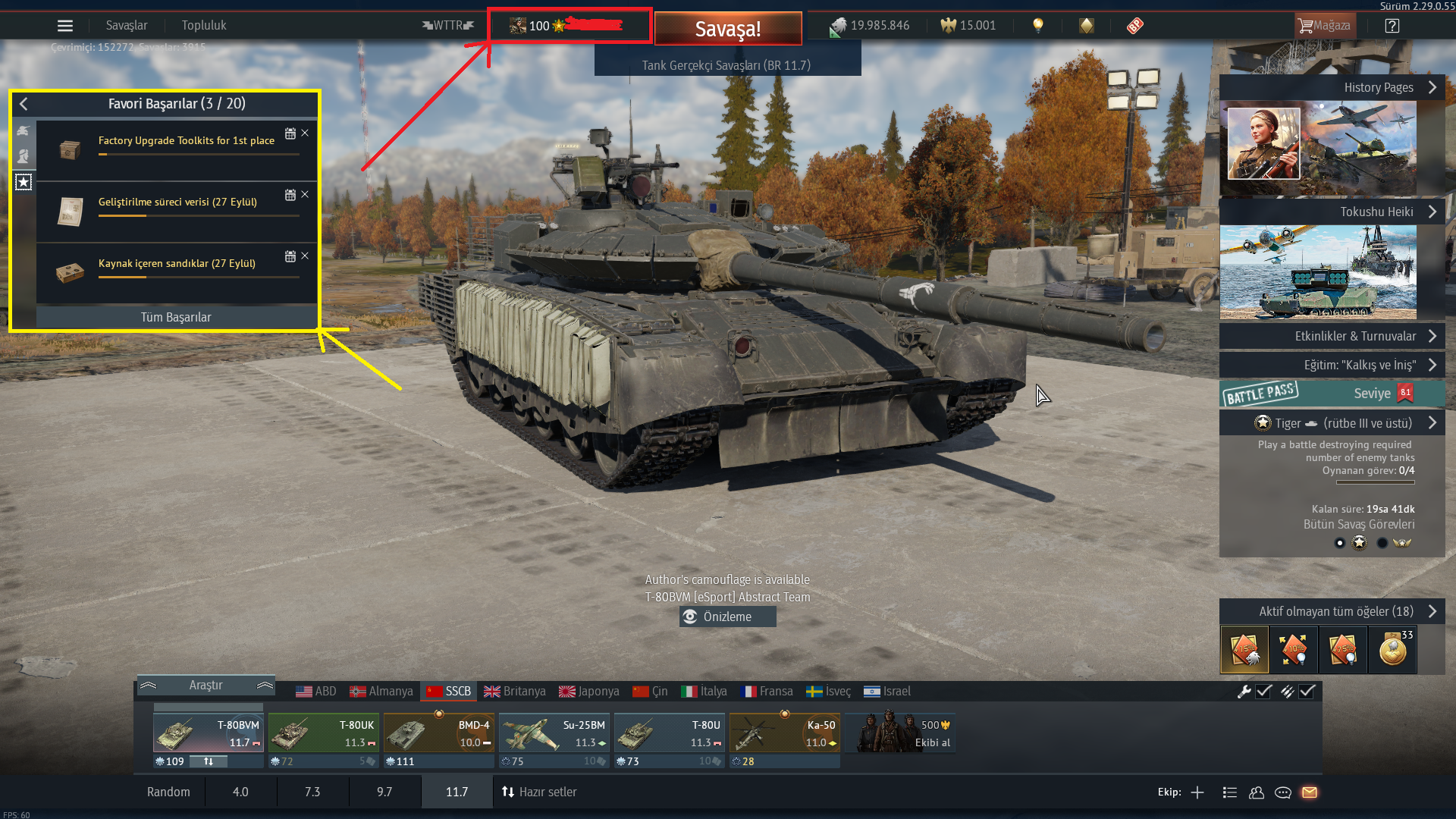Image resolution: width=1456 pixels, height=819 pixels.
Task: Choose the Ka-50 helicopter slot
Action: [785, 733]
